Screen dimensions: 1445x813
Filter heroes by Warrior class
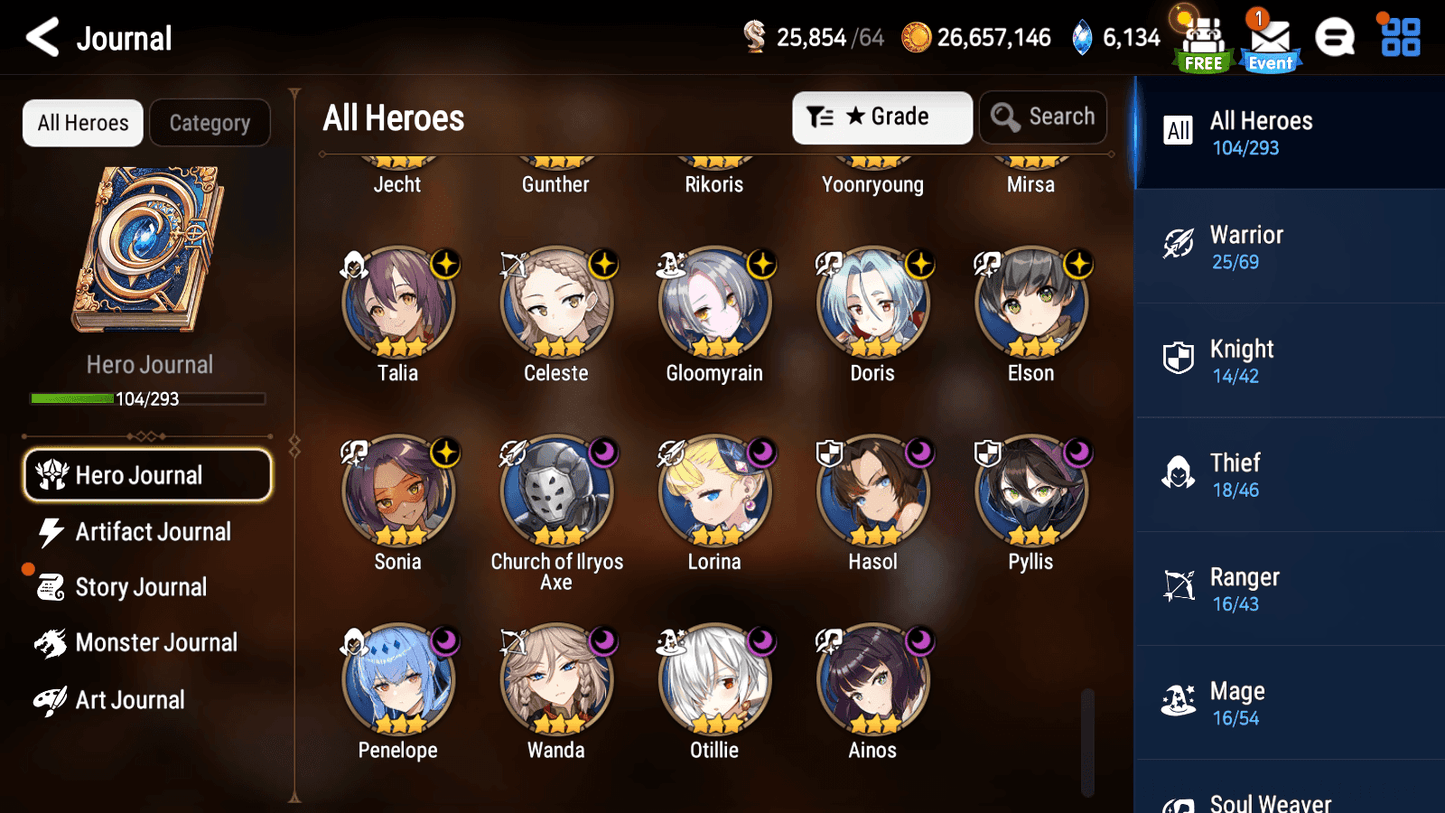[x=1288, y=247]
